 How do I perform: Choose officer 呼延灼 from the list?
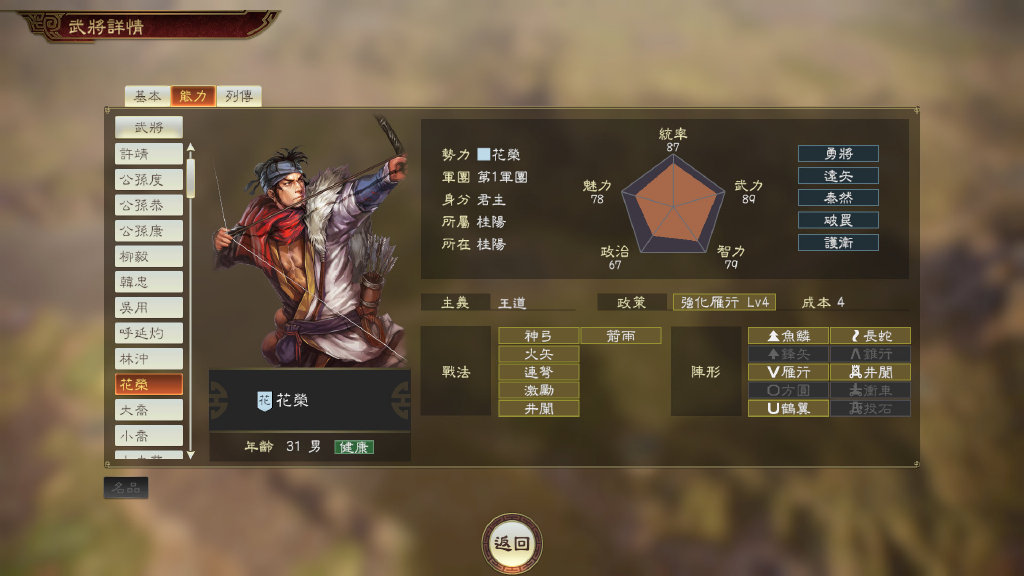click(149, 333)
